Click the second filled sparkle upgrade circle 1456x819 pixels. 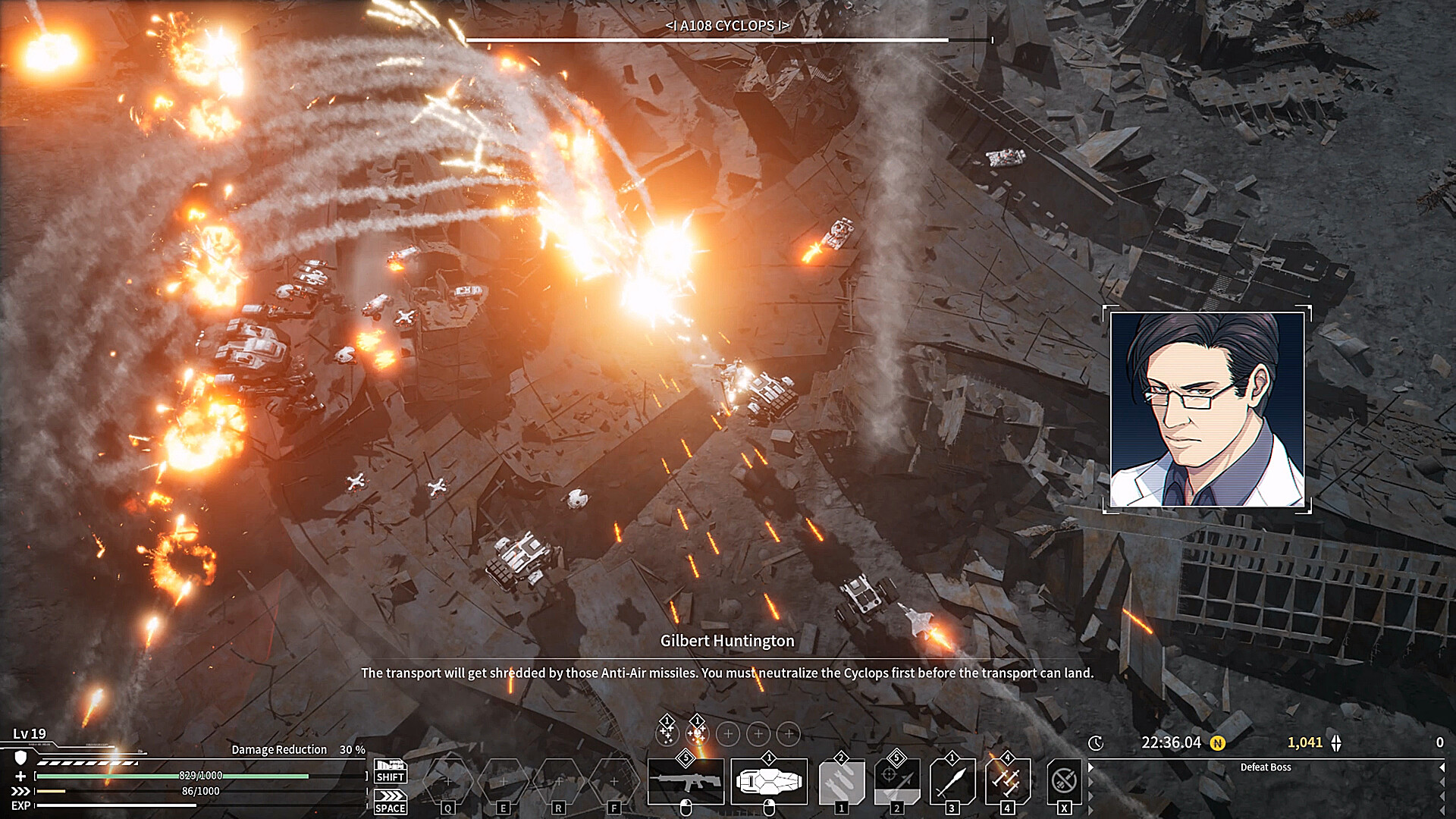pos(697,733)
